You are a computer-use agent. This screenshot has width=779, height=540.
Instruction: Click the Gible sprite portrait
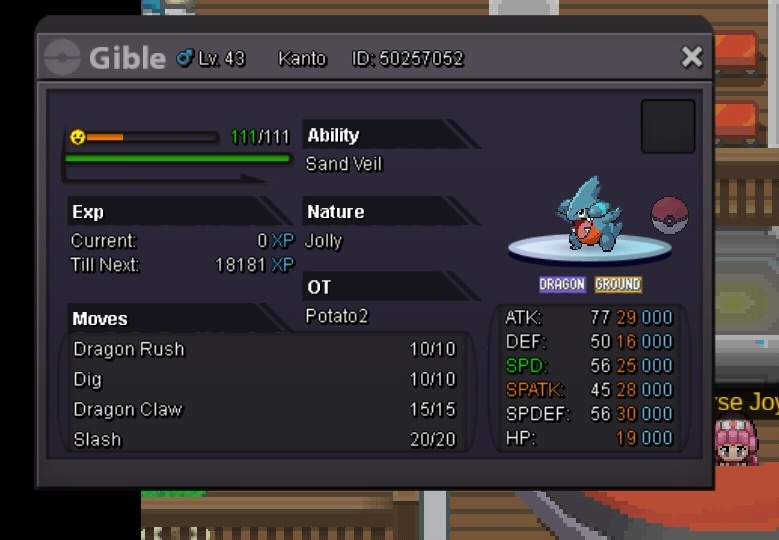(x=592, y=214)
